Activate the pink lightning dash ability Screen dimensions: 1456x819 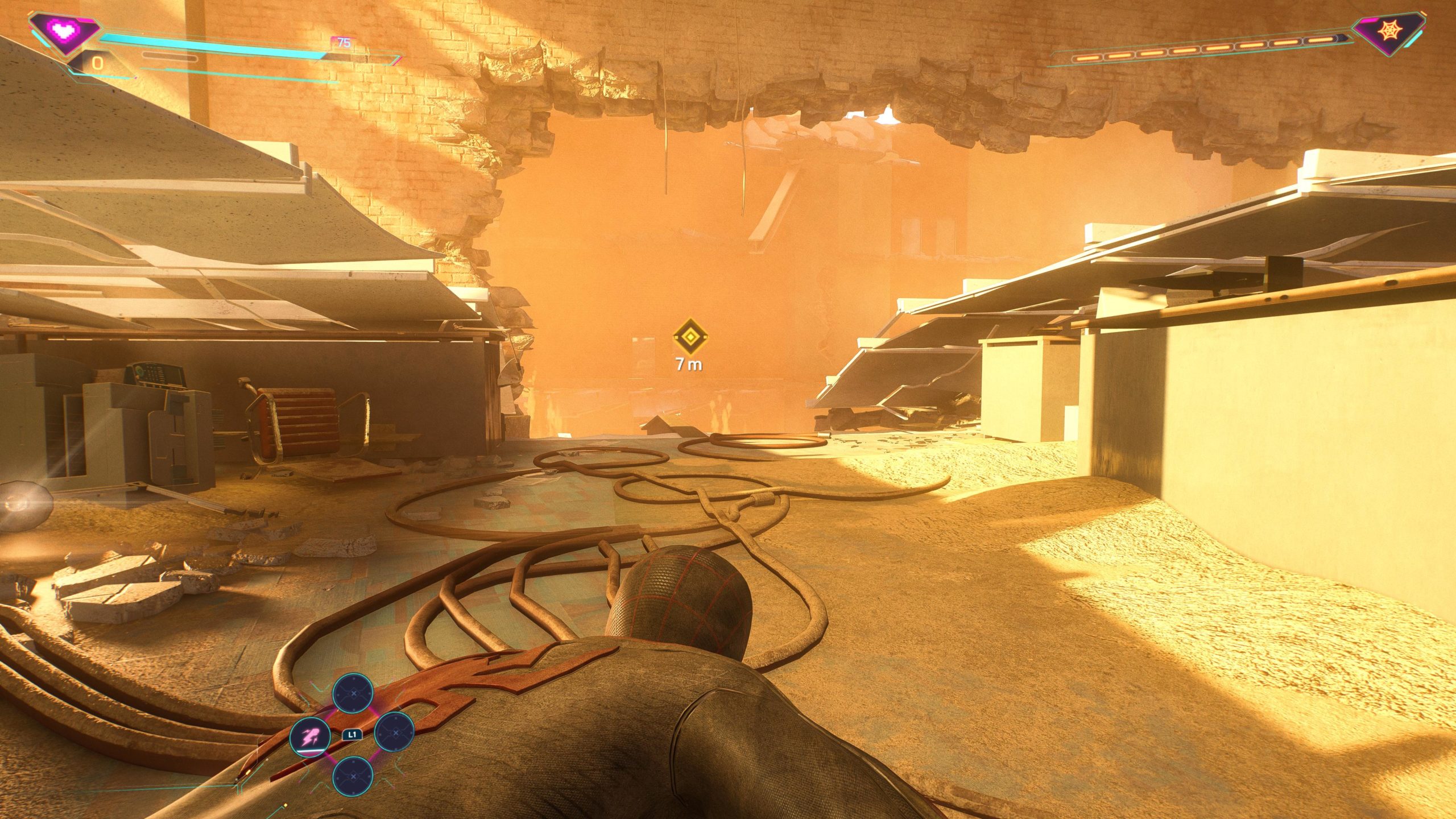click(310, 738)
